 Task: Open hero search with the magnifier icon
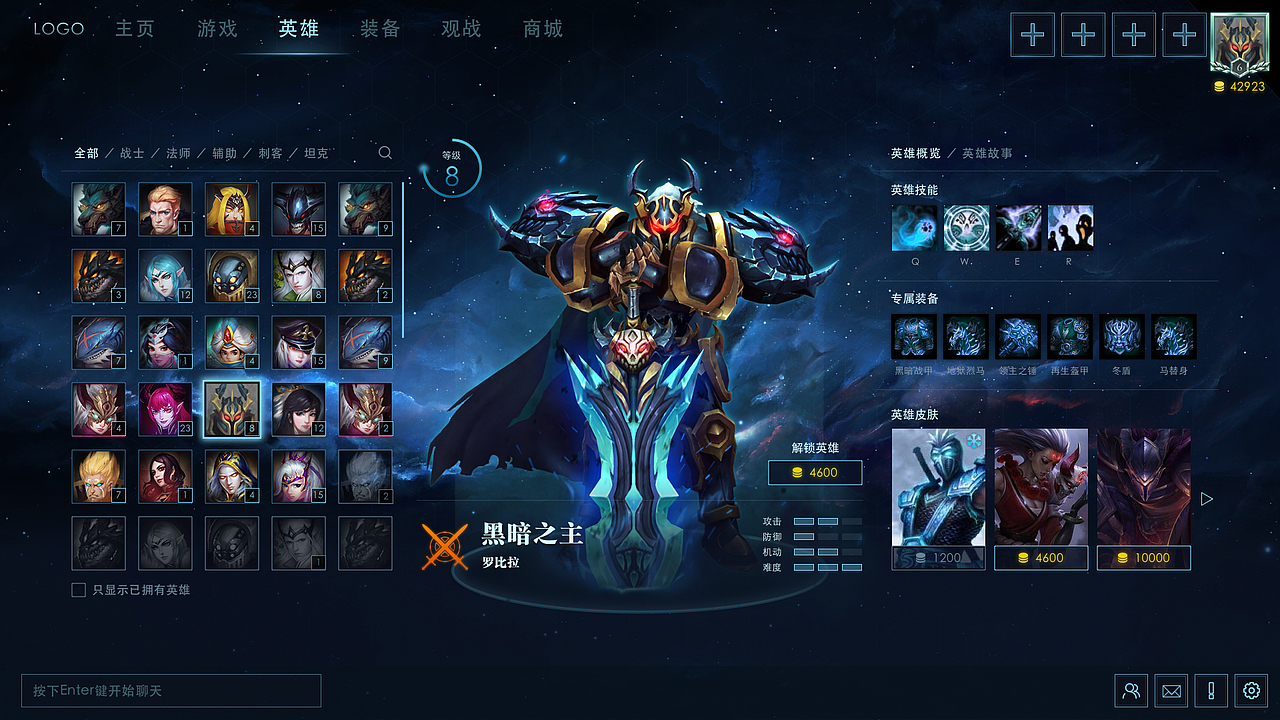(385, 153)
